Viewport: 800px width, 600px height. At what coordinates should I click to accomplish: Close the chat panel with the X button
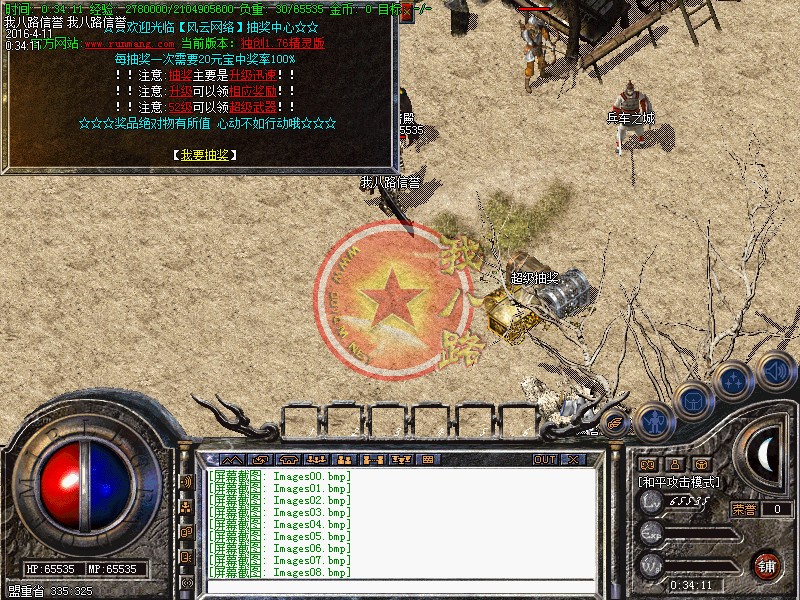point(573,459)
